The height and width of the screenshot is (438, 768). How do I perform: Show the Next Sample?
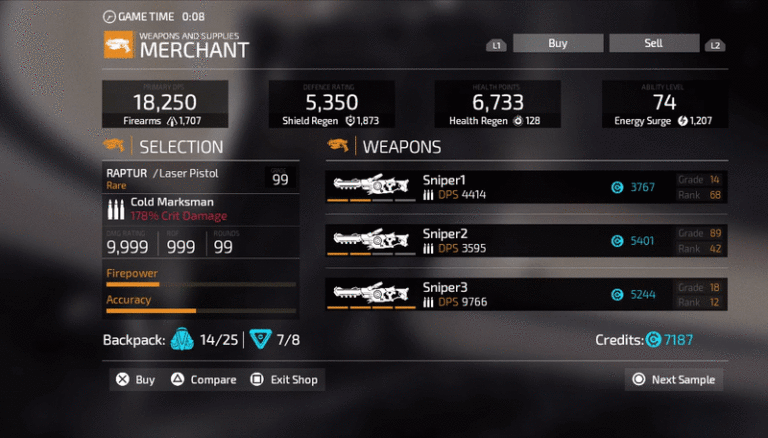[x=673, y=380]
